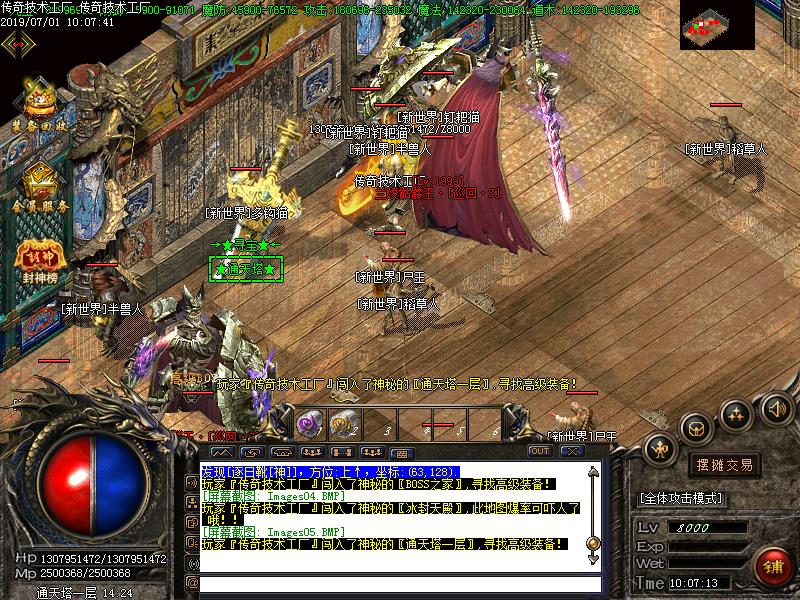Viewport: 800px width, 600px height.
Task: Open the skills icon with three stars
Action: (x=736, y=413)
